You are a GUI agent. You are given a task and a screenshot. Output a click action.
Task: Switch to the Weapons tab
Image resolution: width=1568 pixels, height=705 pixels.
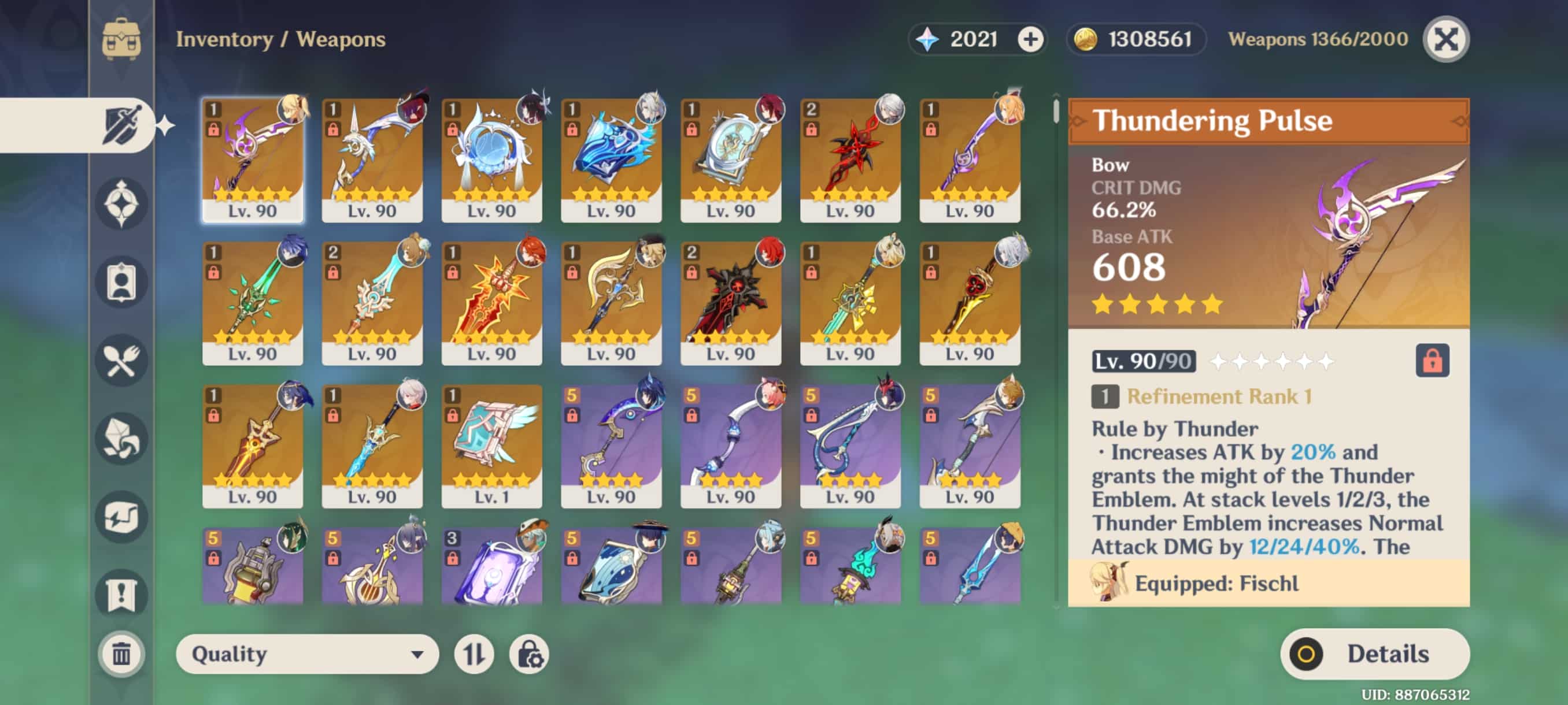tap(121, 125)
